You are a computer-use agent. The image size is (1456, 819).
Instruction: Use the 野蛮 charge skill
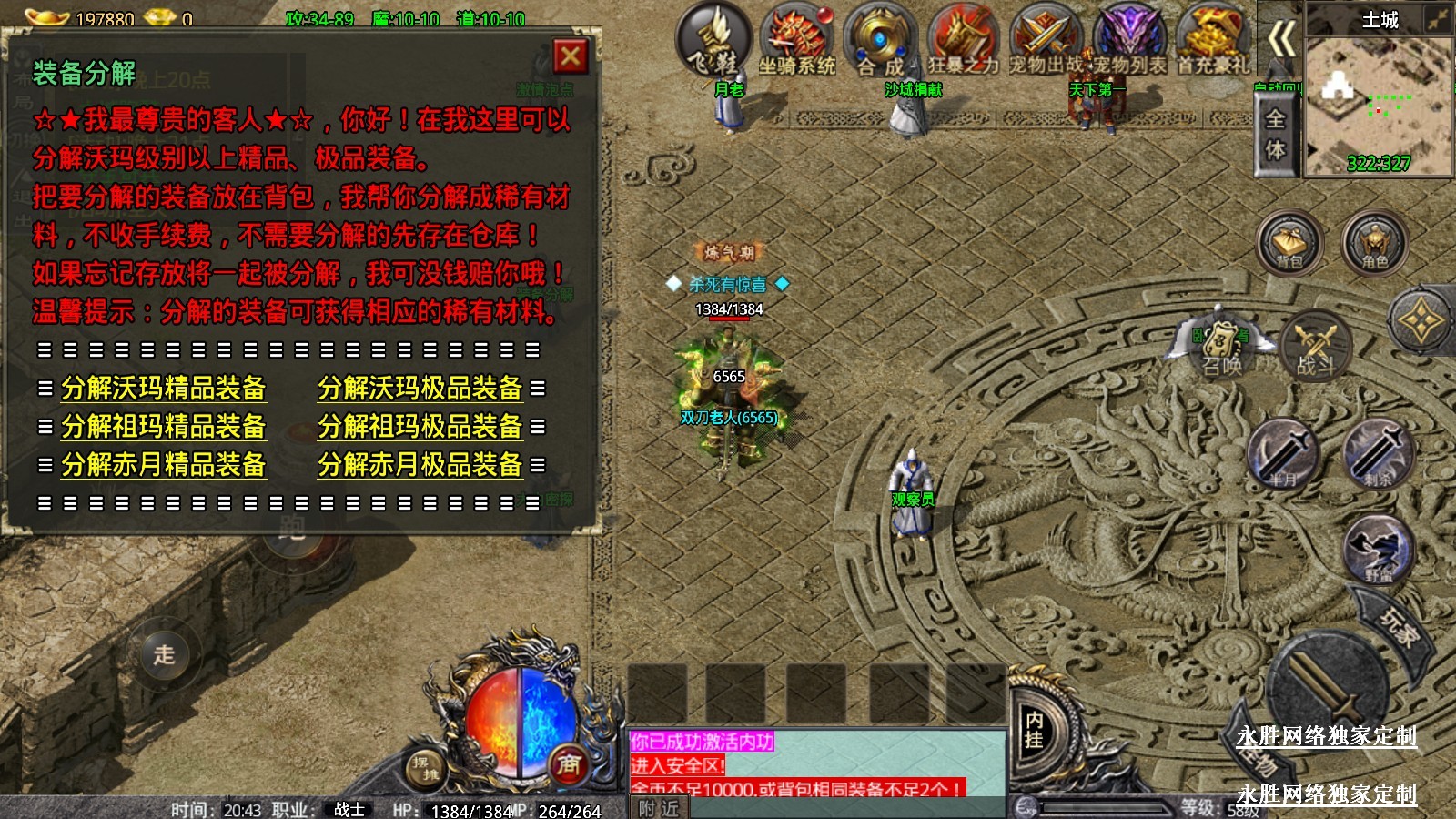pyautogui.click(x=1378, y=550)
